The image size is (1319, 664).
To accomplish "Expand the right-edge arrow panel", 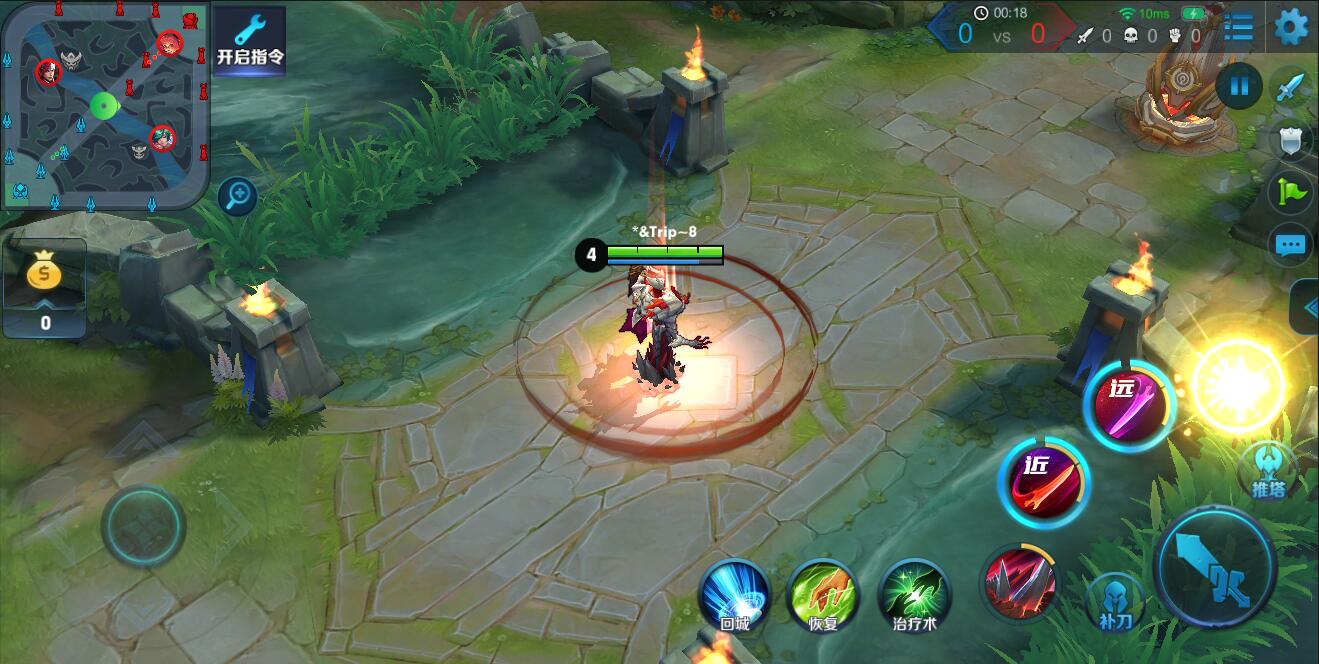I will (x=1306, y=308).
